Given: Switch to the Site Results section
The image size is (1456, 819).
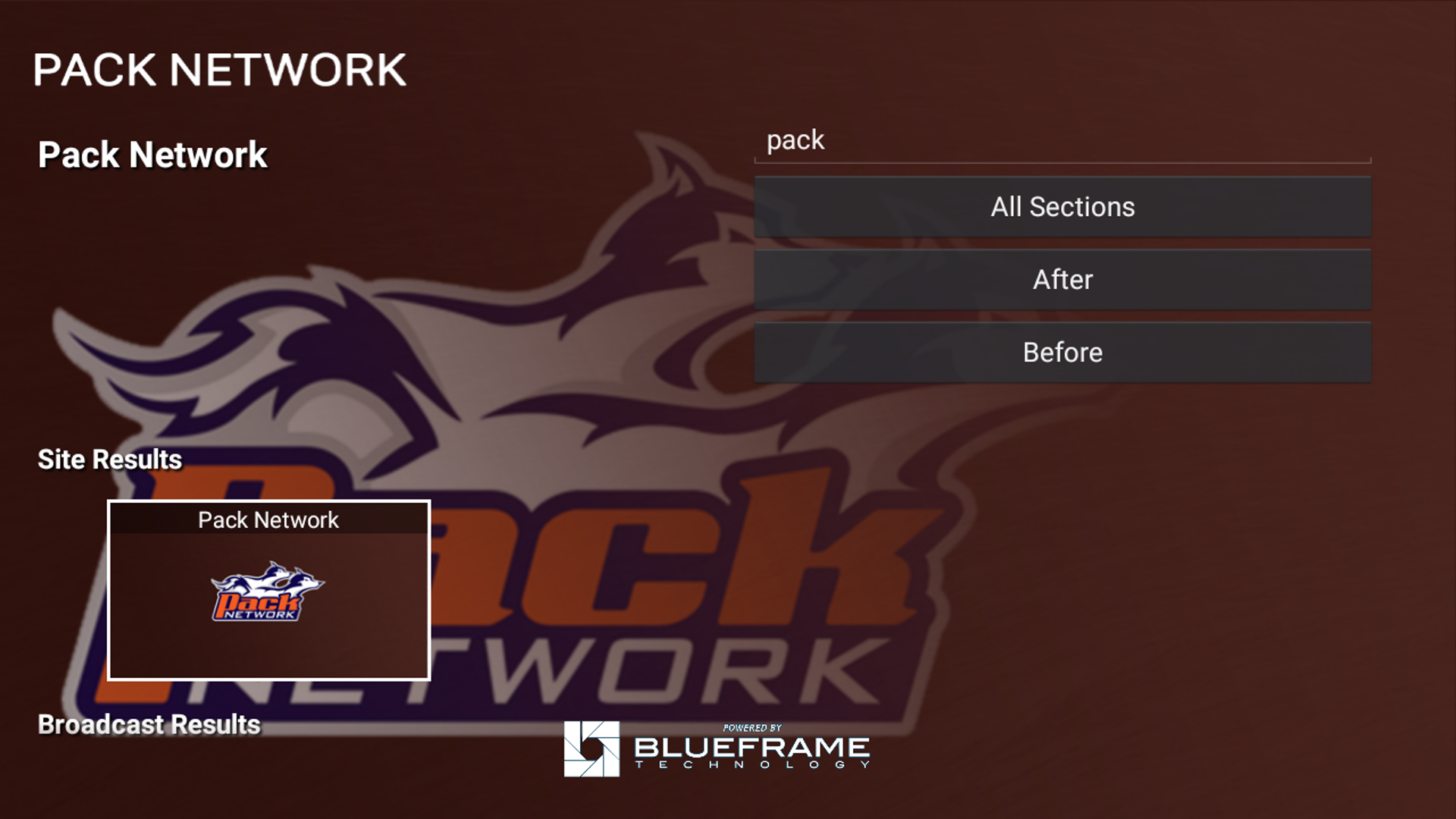Looking at the screenshot, I should 111,459.
